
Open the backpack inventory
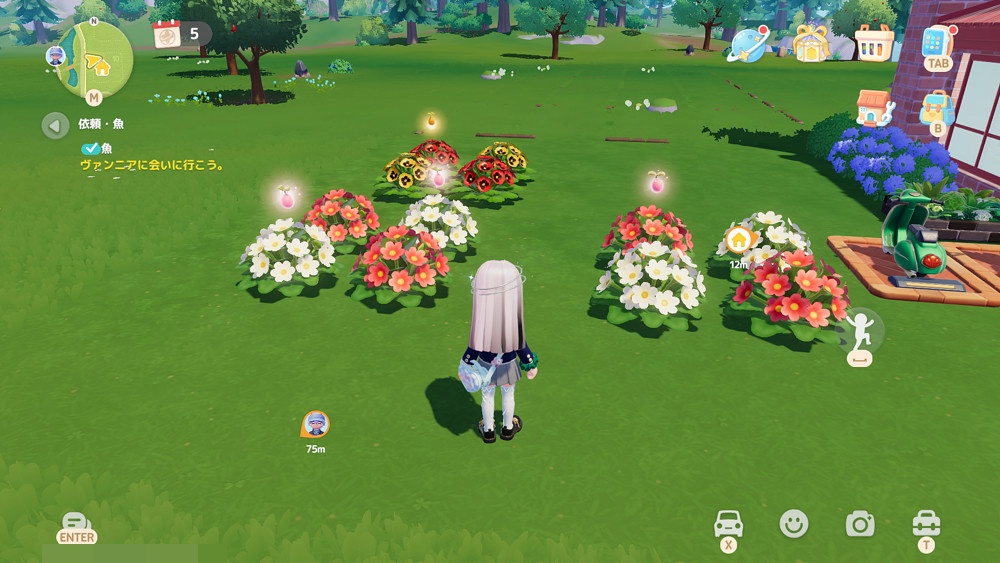[938, 108]
